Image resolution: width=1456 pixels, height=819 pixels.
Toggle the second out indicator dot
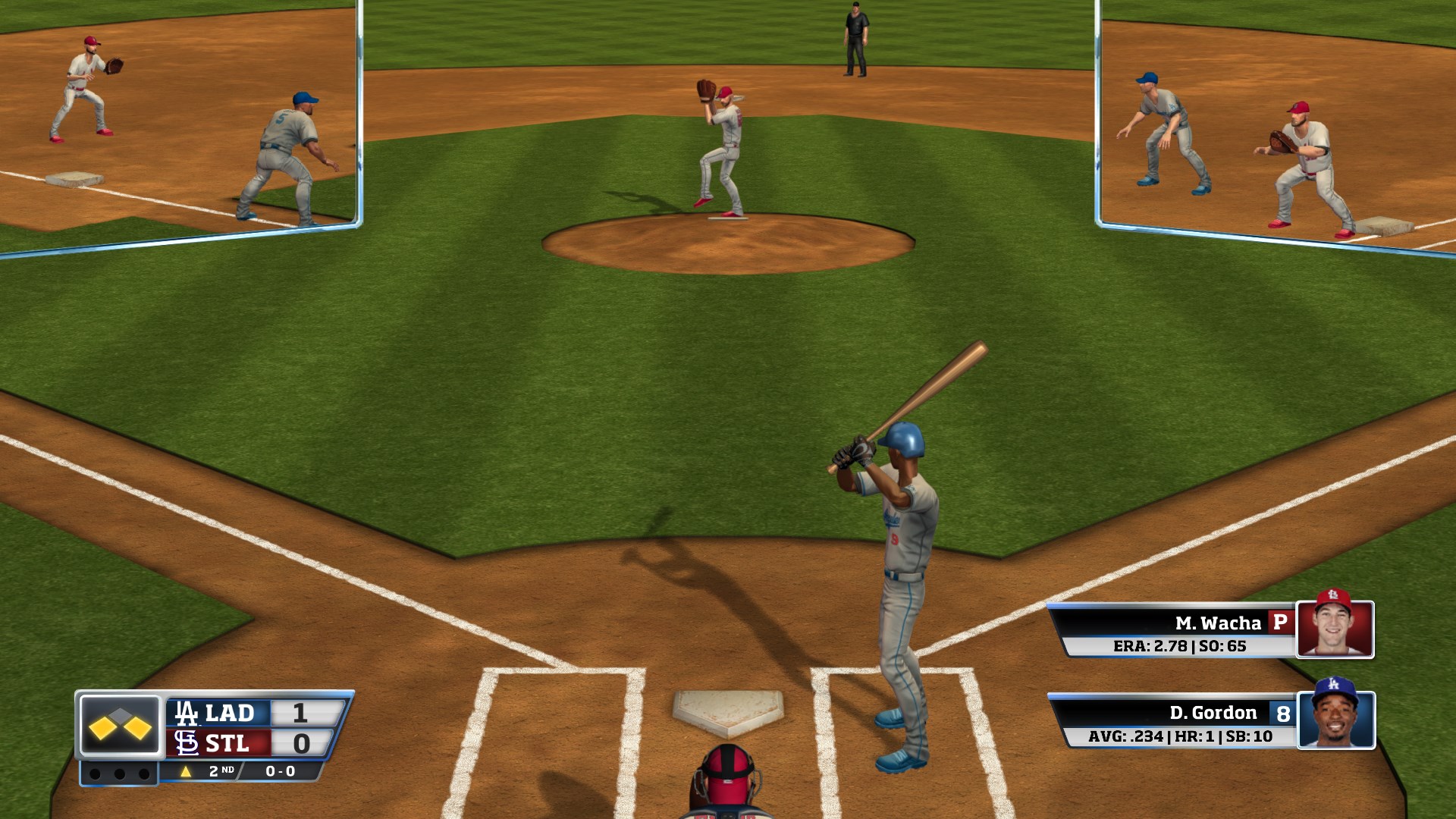(x=119, y=776)
